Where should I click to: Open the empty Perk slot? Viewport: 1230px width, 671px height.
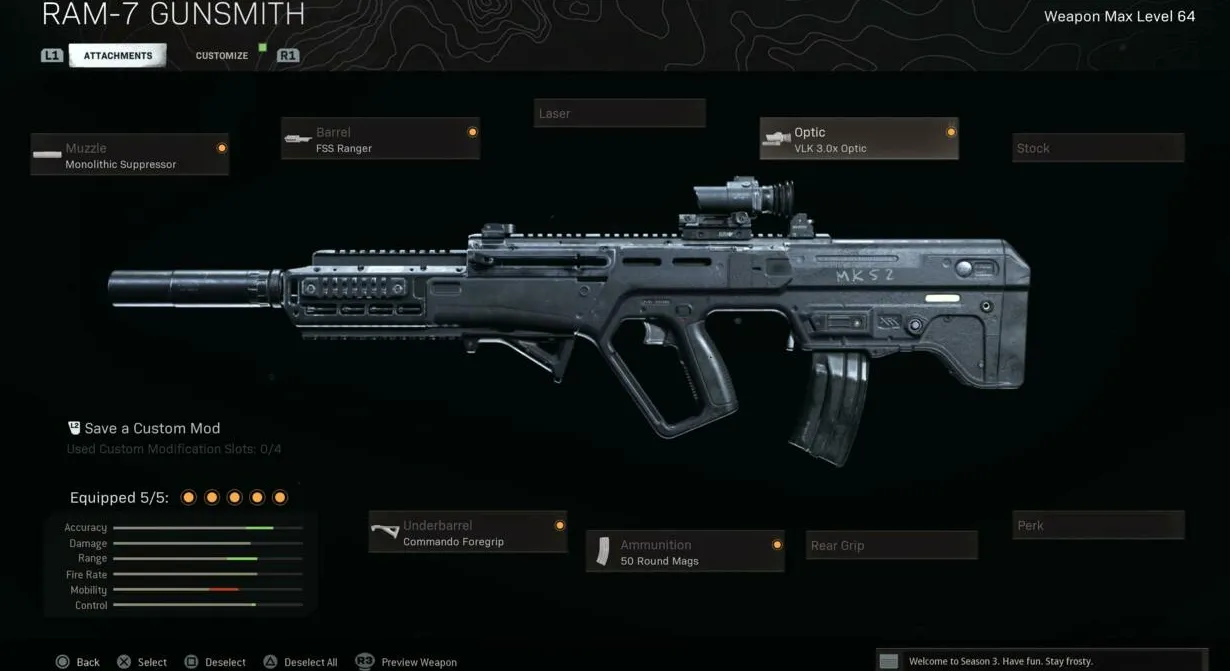[1098, 525]
